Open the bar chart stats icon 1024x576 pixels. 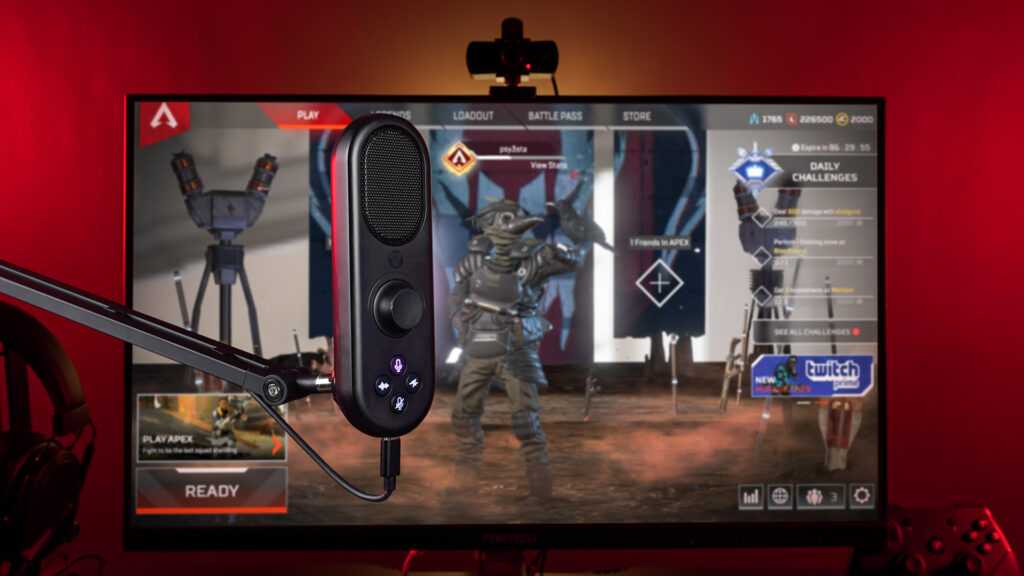pyautogui.click(x=750, y=495)
